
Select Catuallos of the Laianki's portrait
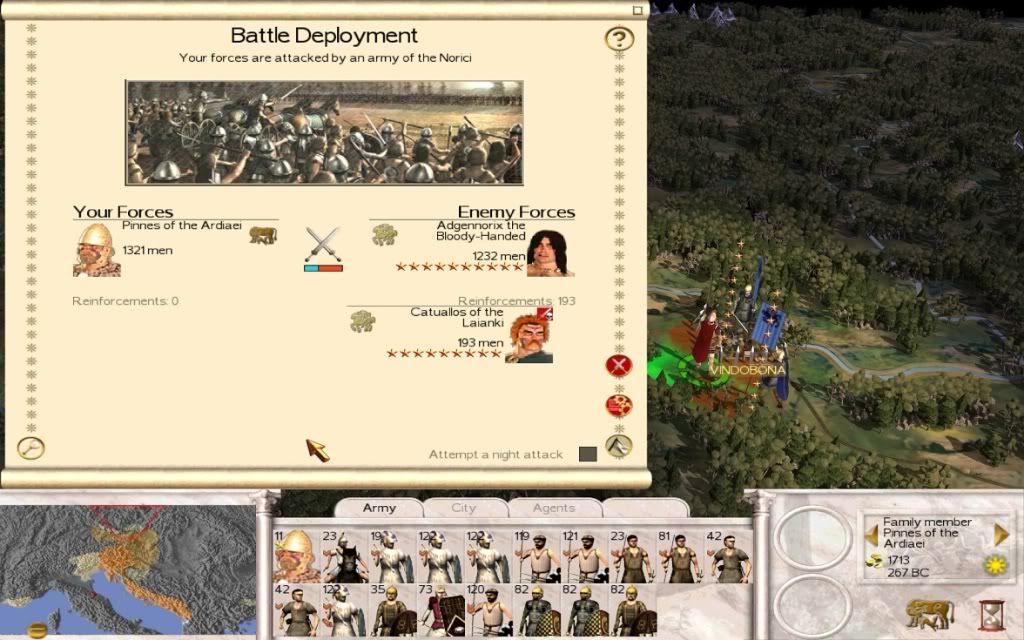[x=529, y=338]
